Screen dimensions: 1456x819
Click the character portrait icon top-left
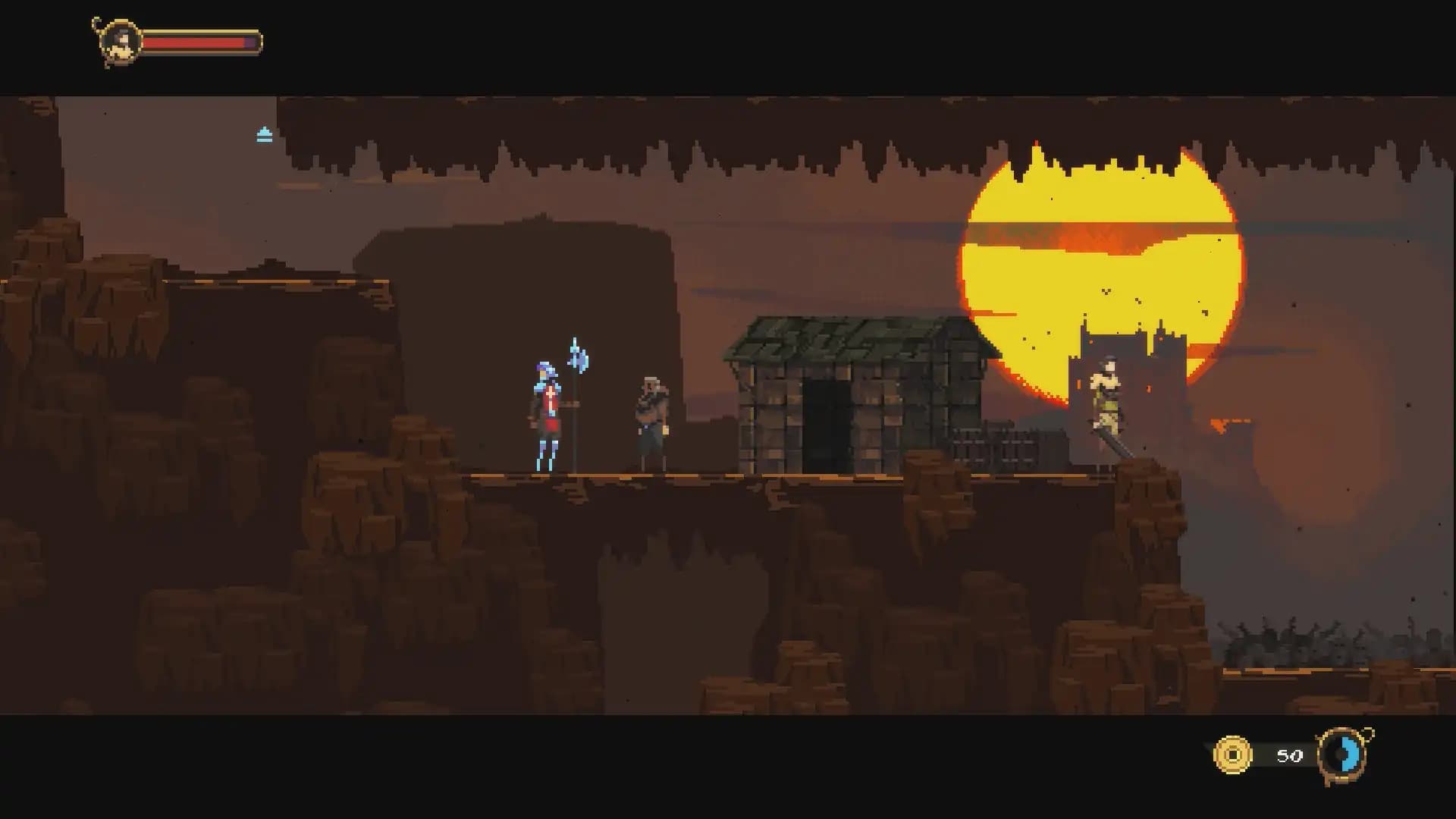click(x=121, y=39)
